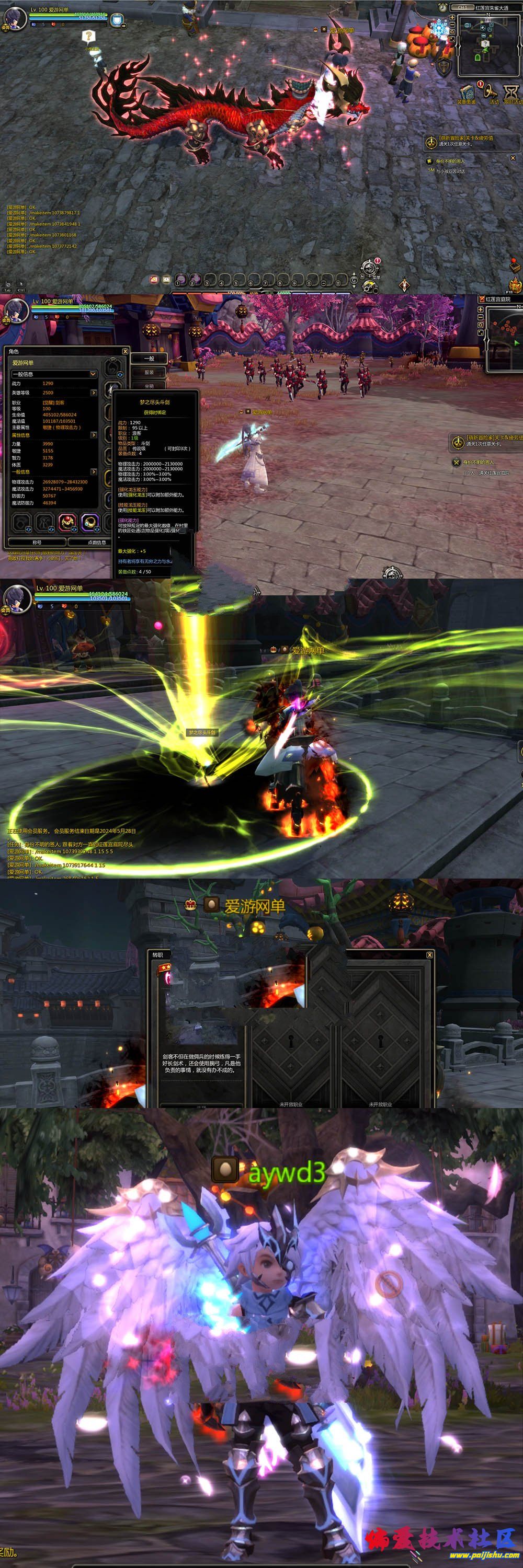Open the 装备图鉴 equipment codex
523x1568 pixels.
coord(467,91)
